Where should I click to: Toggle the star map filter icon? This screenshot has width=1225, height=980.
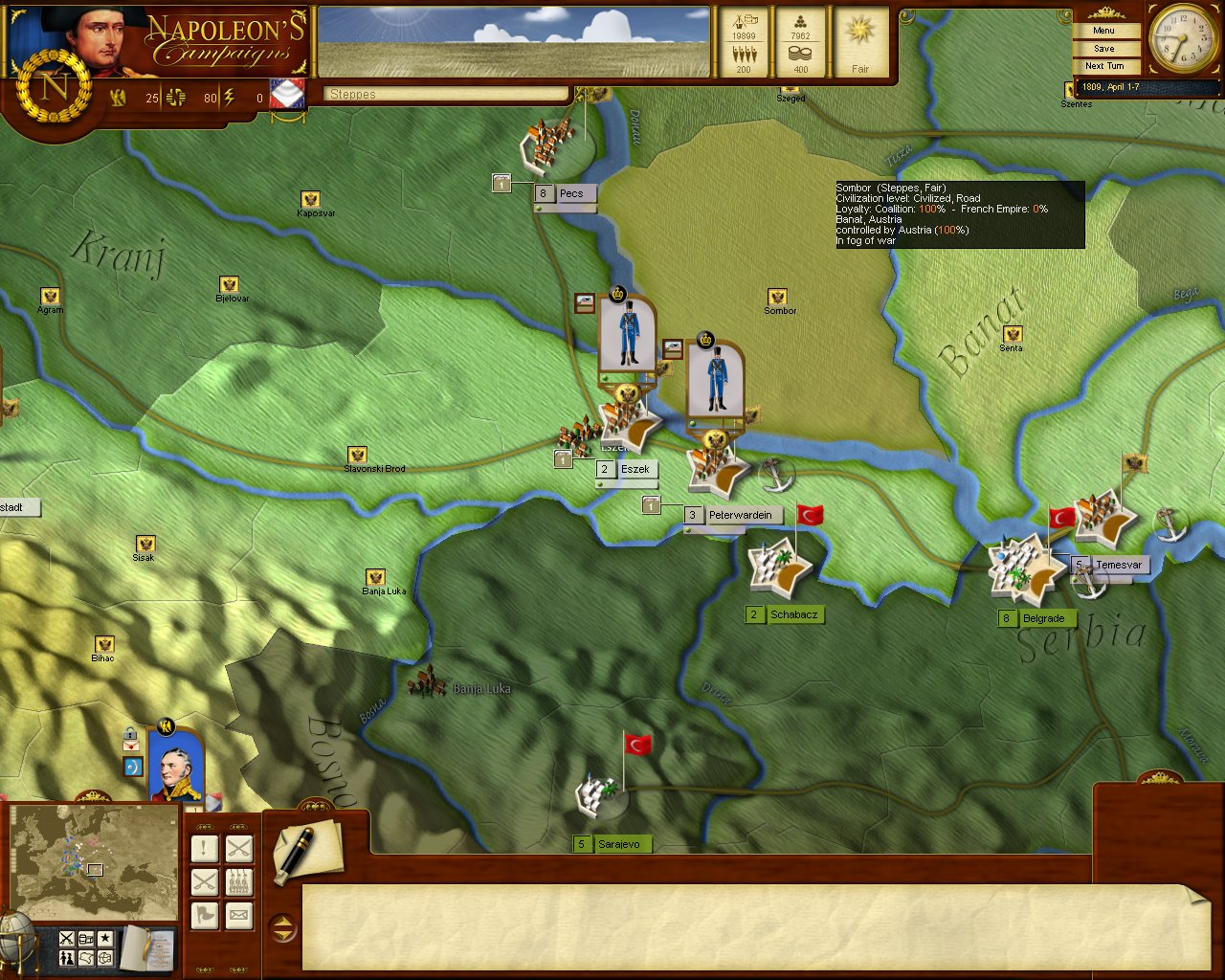point(105,939)
